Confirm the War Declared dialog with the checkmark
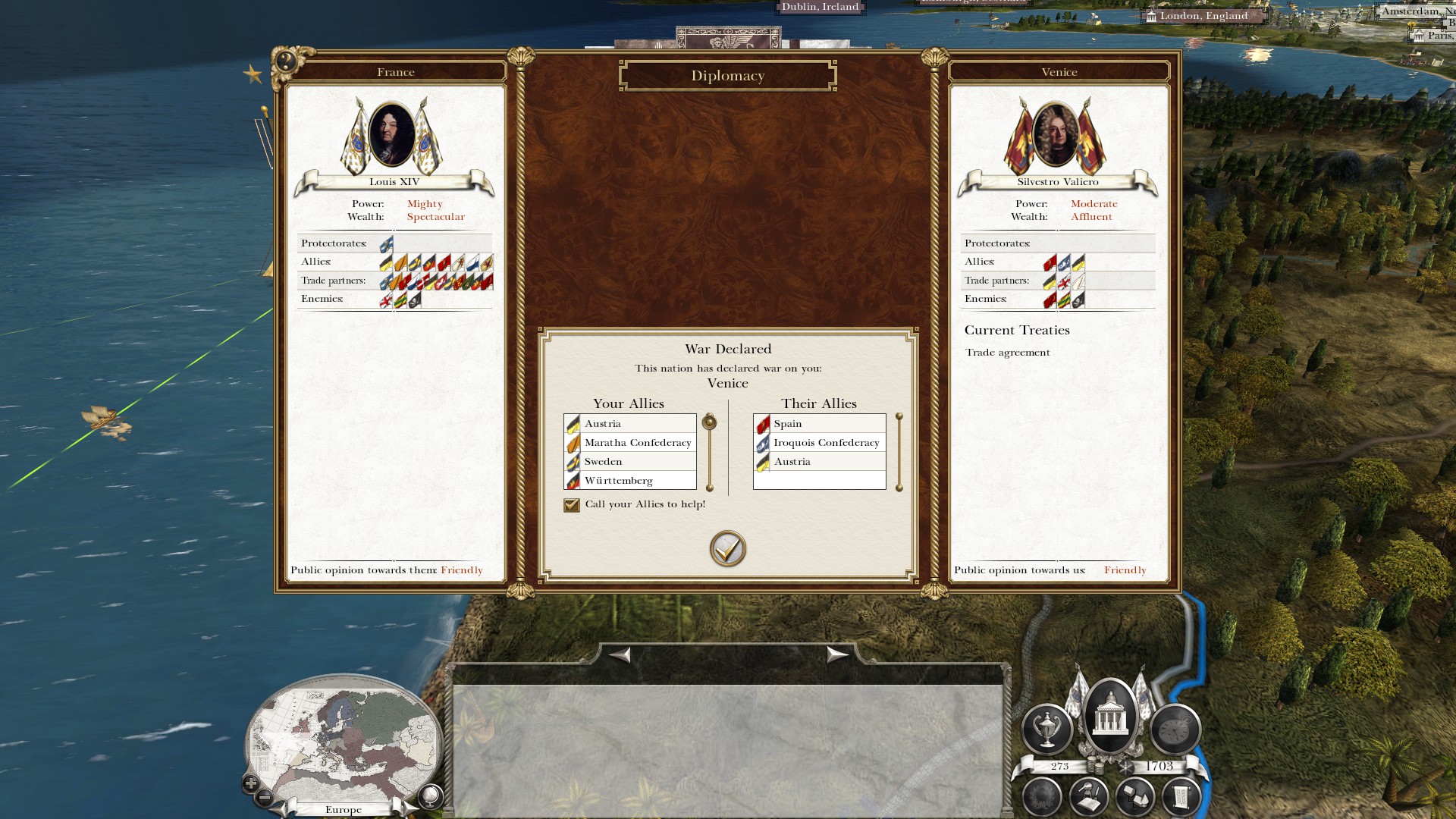Screen dimensions: 1456x819 pos(727,548)
